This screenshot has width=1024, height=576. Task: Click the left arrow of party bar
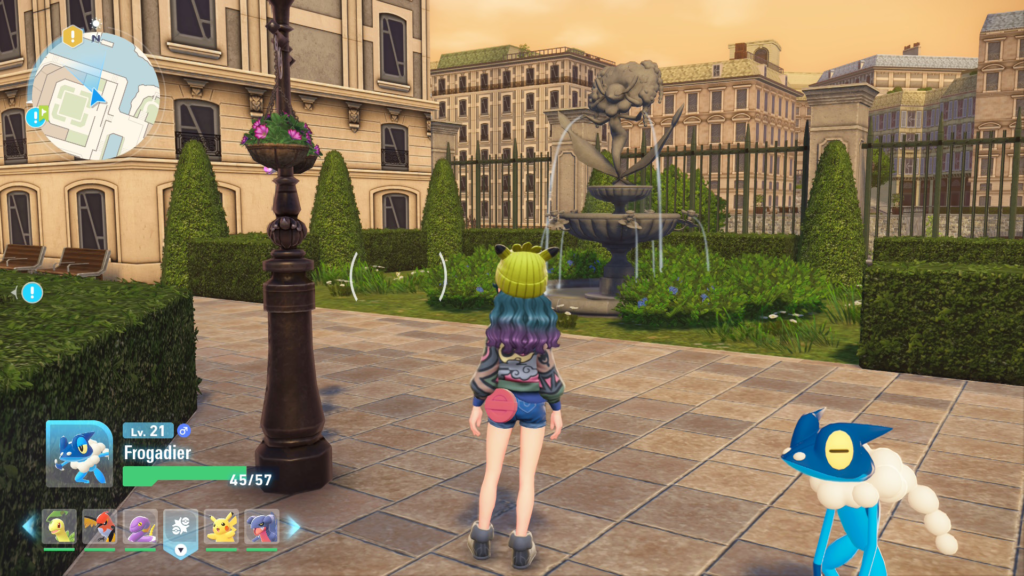(x=28, y=527)
